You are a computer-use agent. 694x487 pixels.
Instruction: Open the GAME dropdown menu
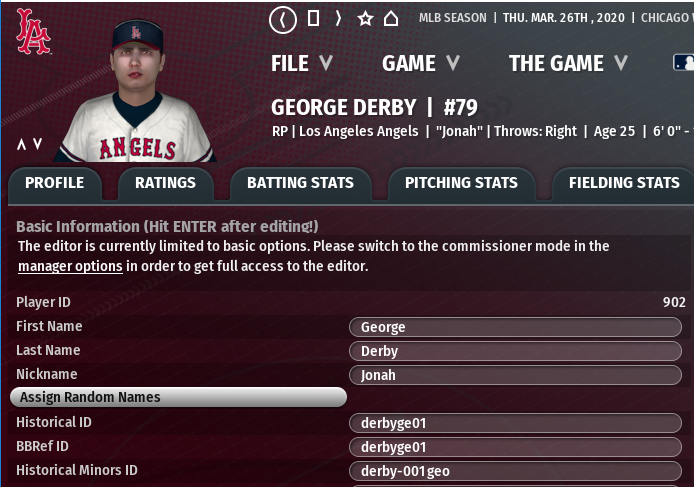421,63
